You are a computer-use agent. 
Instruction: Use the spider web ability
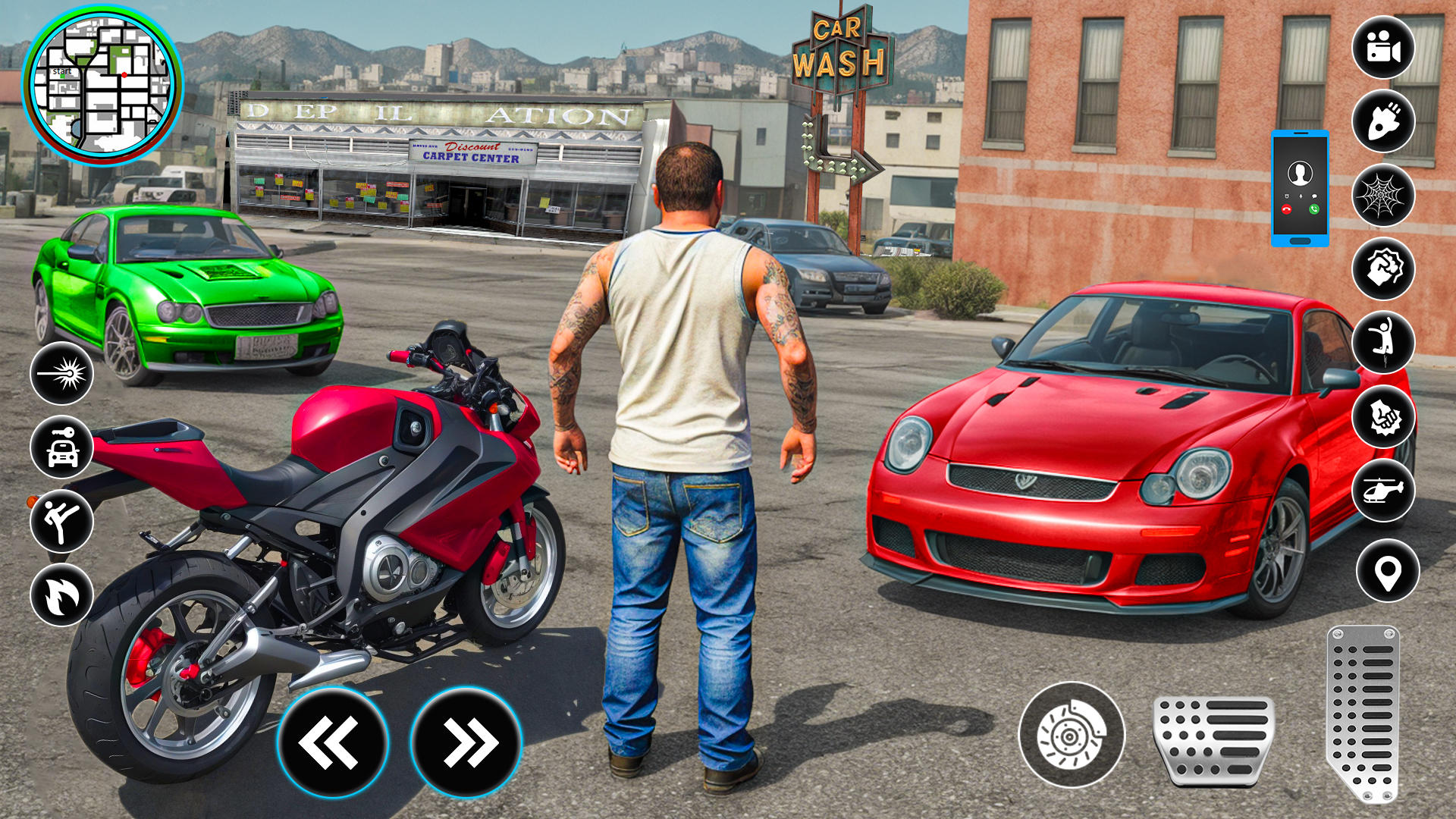coord(1383,195)
